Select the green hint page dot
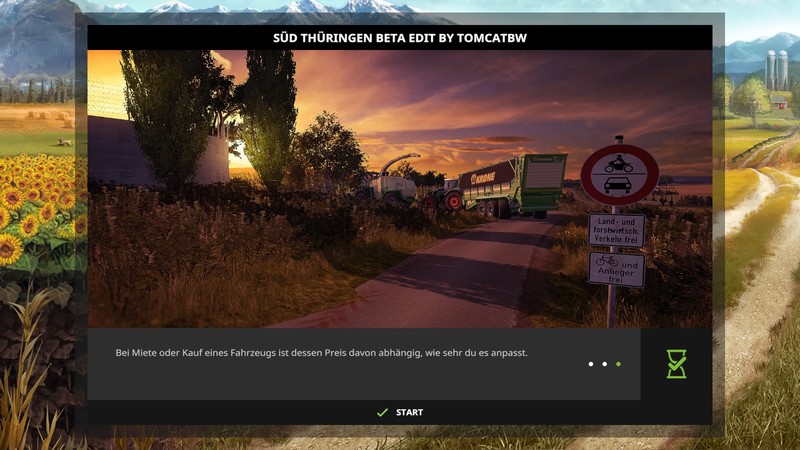Image resolution: width=800 pixels, height=450 pixels. click(619, 364)
